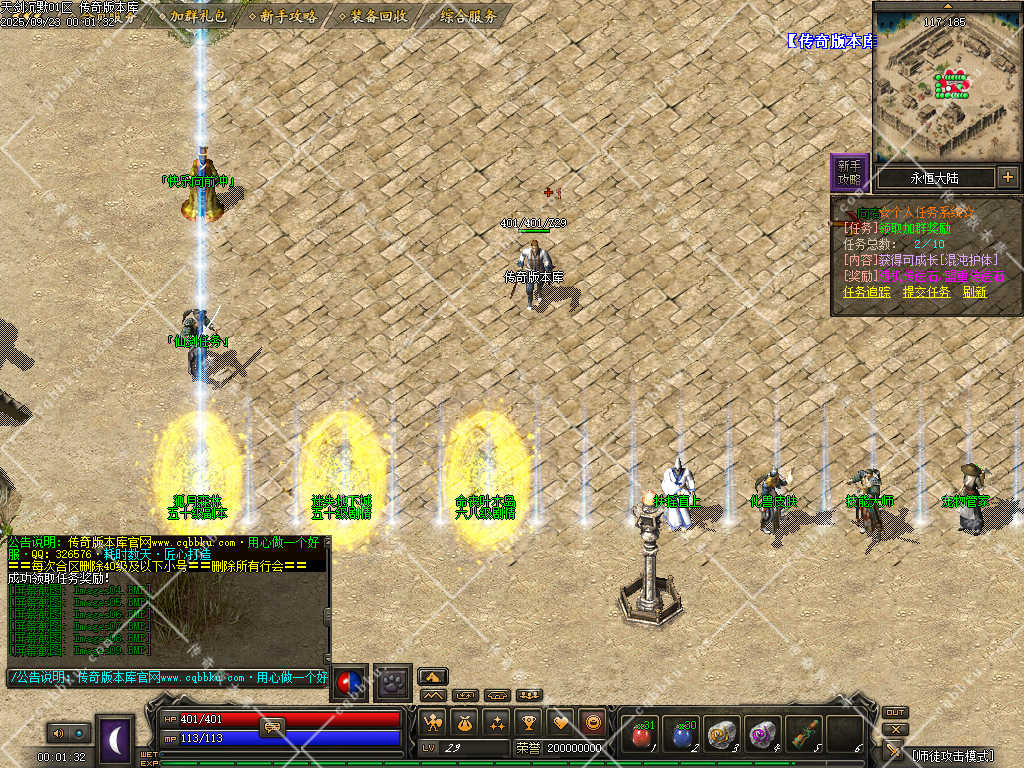Submit the quest via 提交任务

coord(926,292)
